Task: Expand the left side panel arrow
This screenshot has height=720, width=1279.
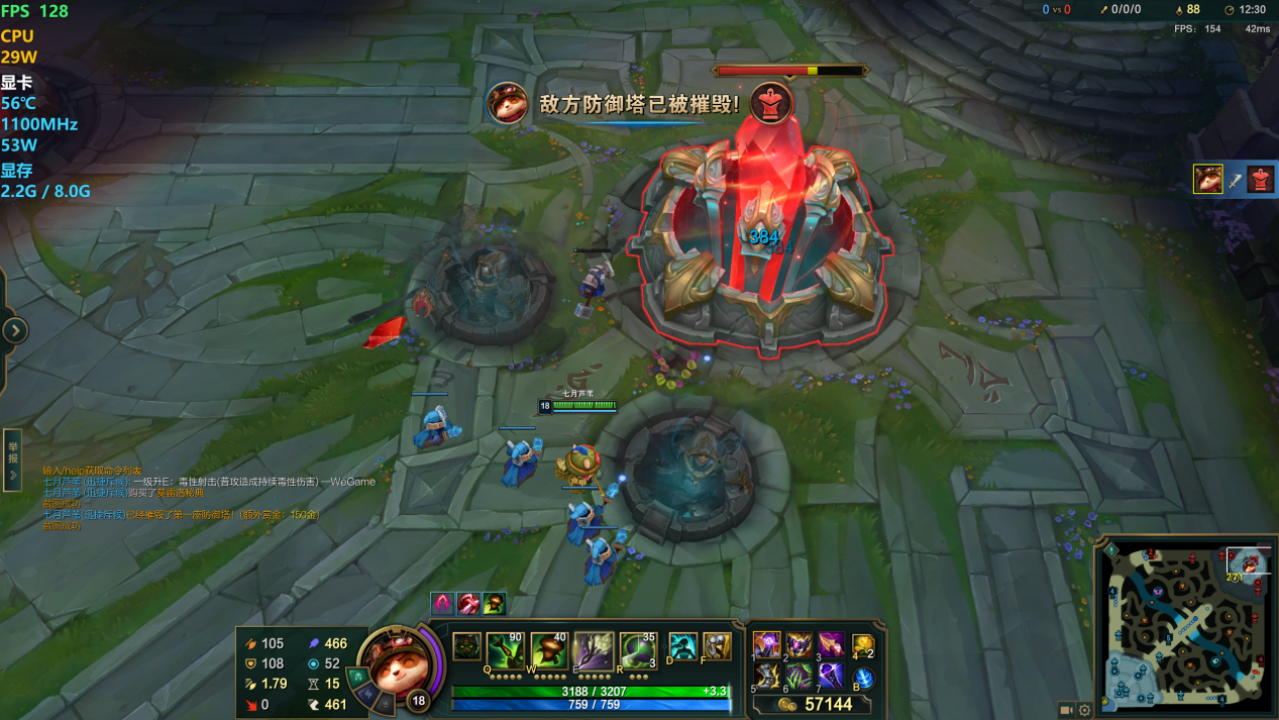Action: tap(15, 331)
